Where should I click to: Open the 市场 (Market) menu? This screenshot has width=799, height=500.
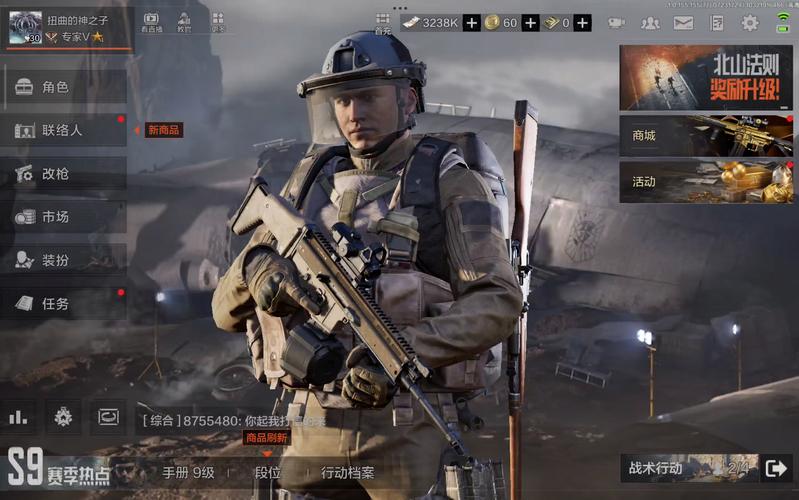(x=63, y=216)
